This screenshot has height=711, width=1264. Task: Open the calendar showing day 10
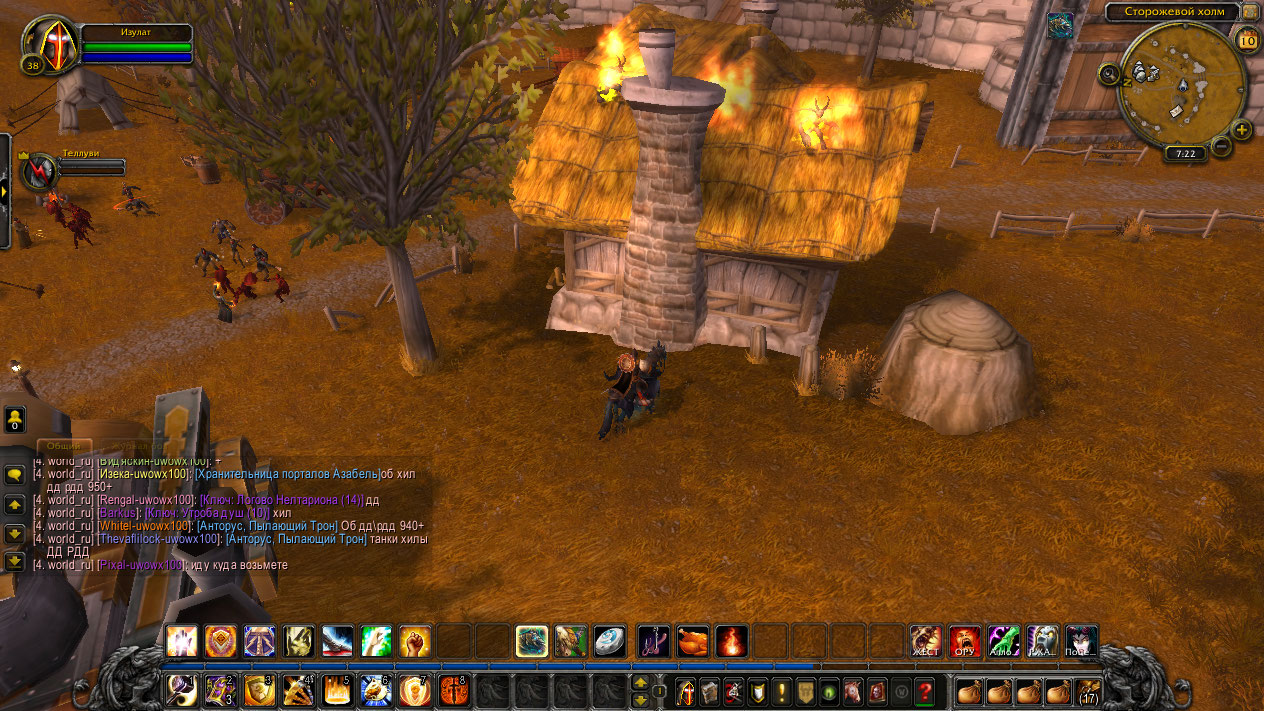coord(1247,40)
